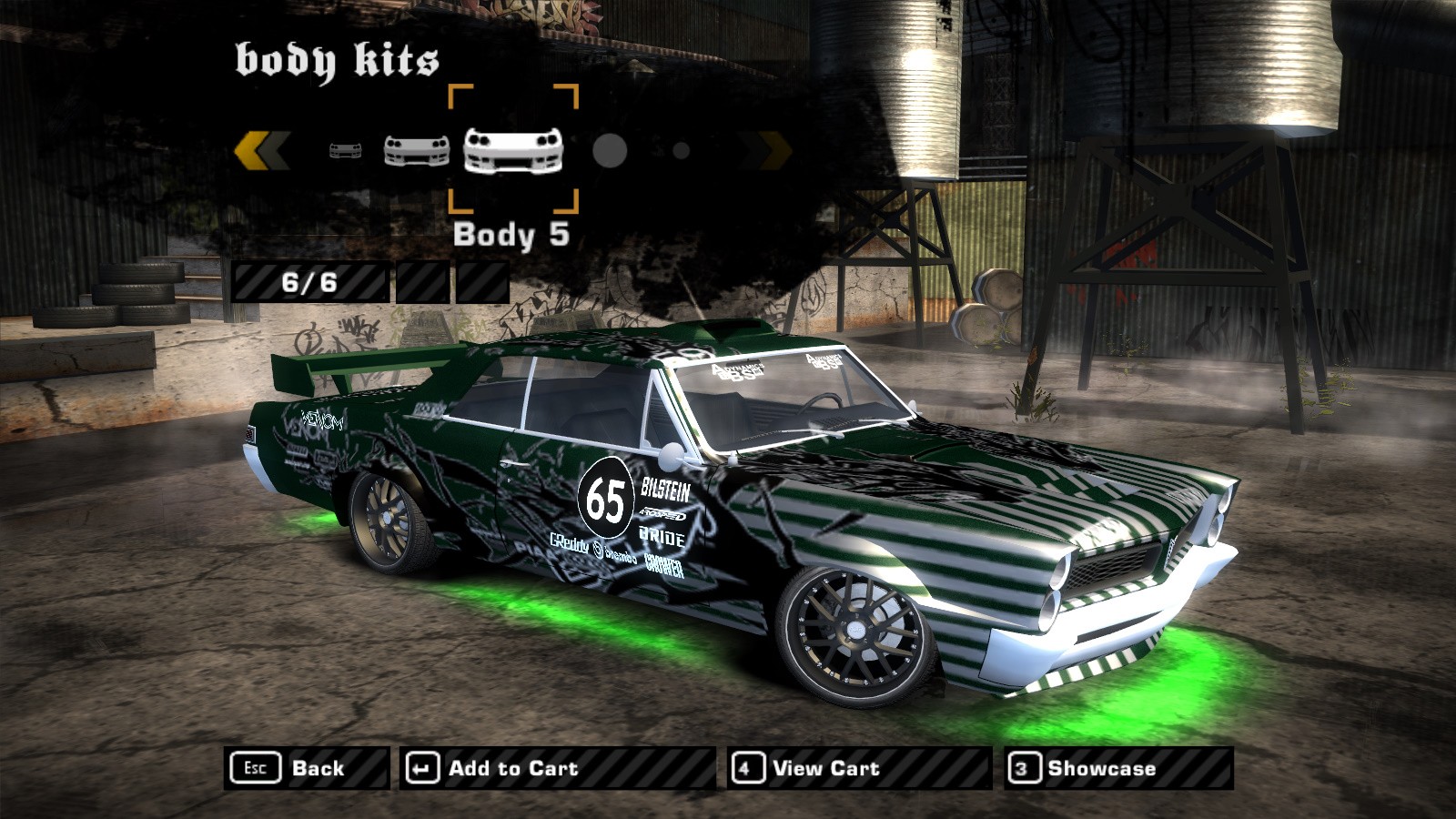This screenshot has height=819, width=1456.
Task: Go back with the Back button
Action: click(306, 768)
